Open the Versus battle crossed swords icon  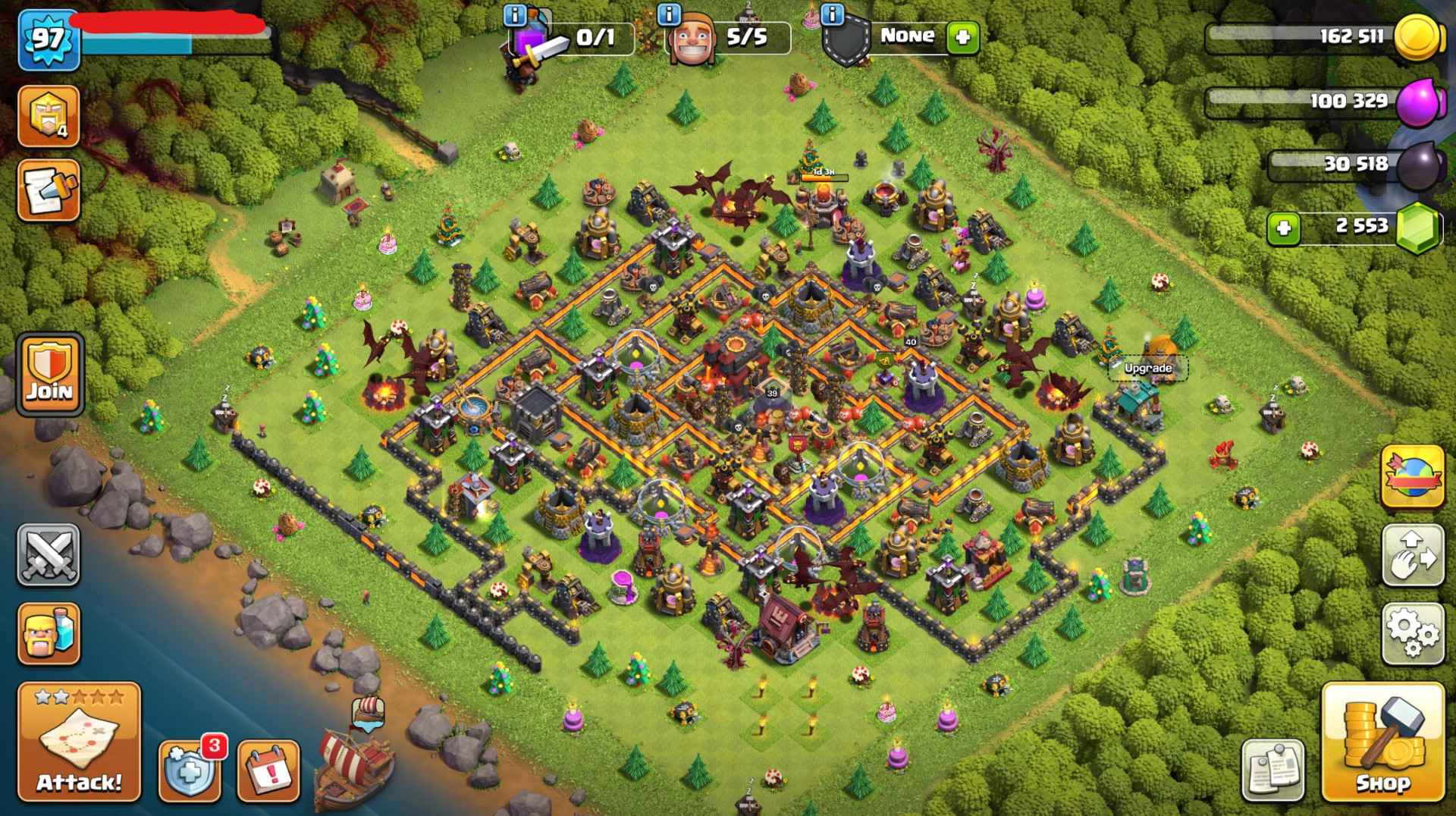pyautogui.click(x=47, y=553)
